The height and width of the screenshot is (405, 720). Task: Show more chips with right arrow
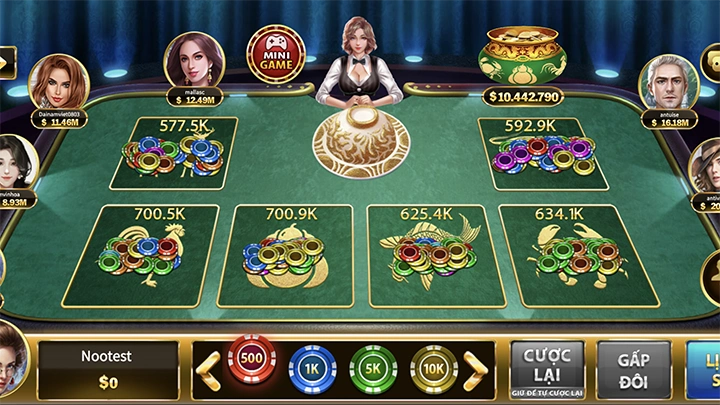[477, 371]
